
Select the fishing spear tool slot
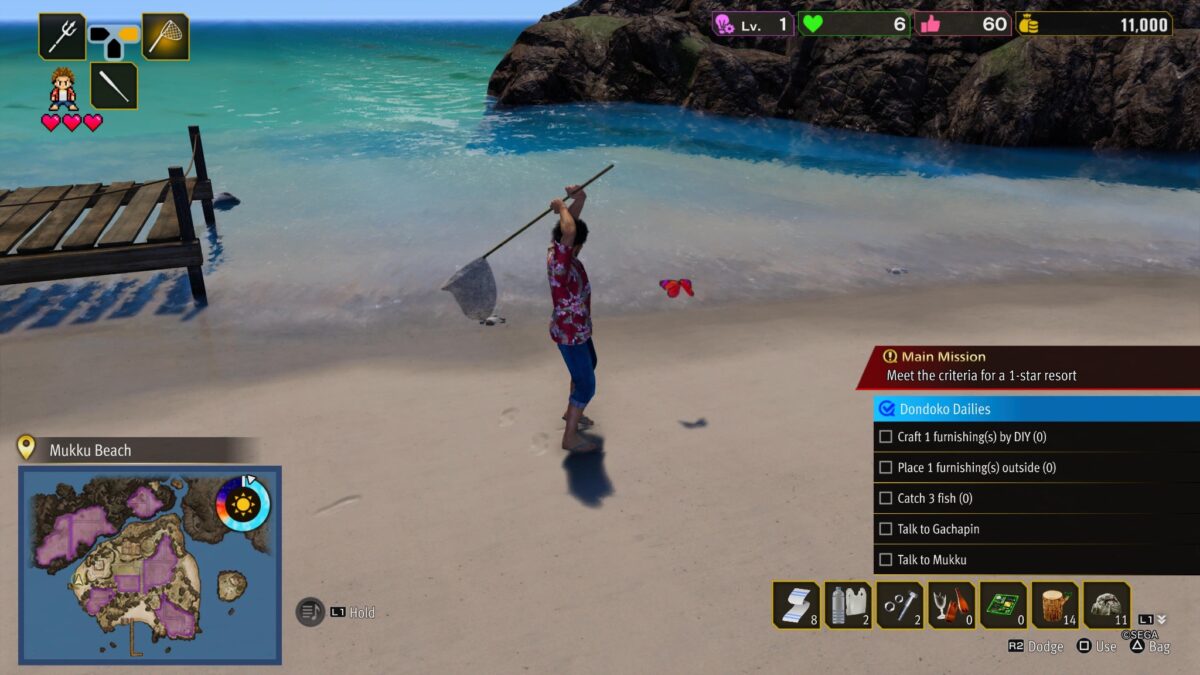62,37
